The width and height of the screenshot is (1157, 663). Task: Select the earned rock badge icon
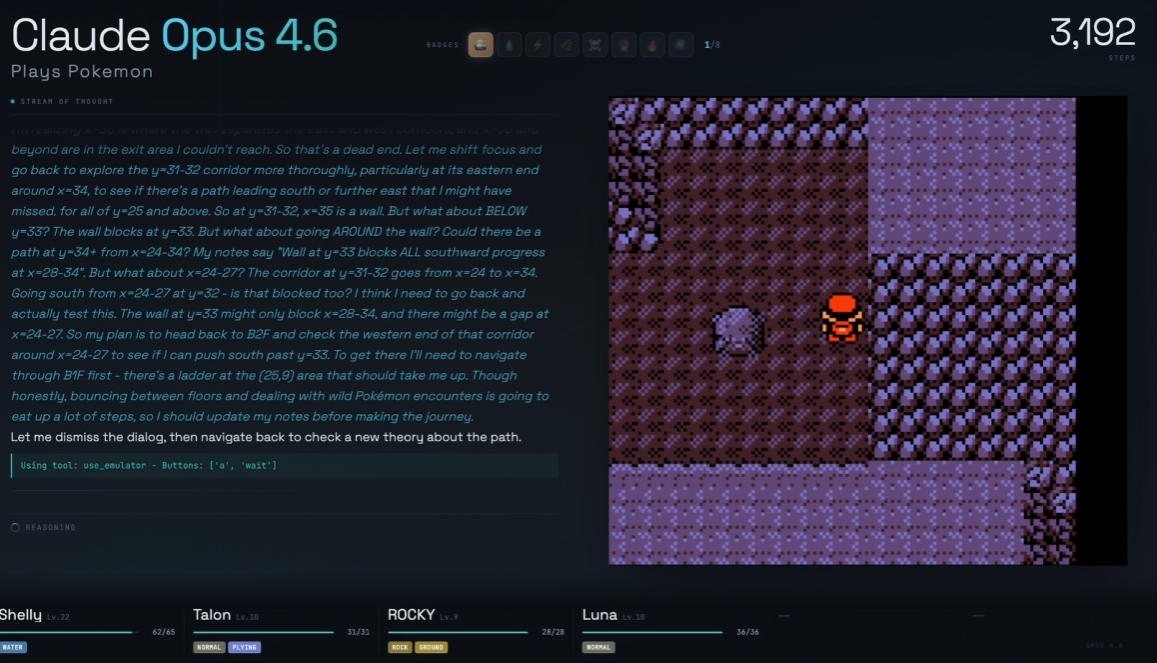480,45
